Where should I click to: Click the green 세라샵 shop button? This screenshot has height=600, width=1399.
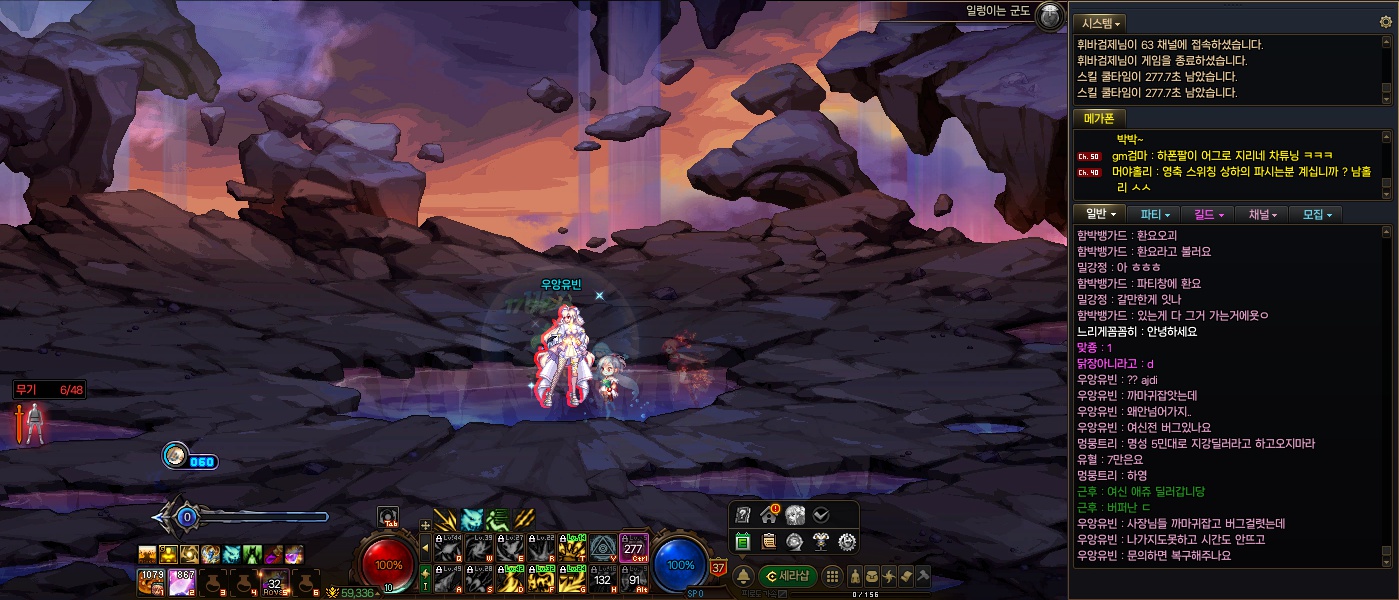(x=788, y=576)
